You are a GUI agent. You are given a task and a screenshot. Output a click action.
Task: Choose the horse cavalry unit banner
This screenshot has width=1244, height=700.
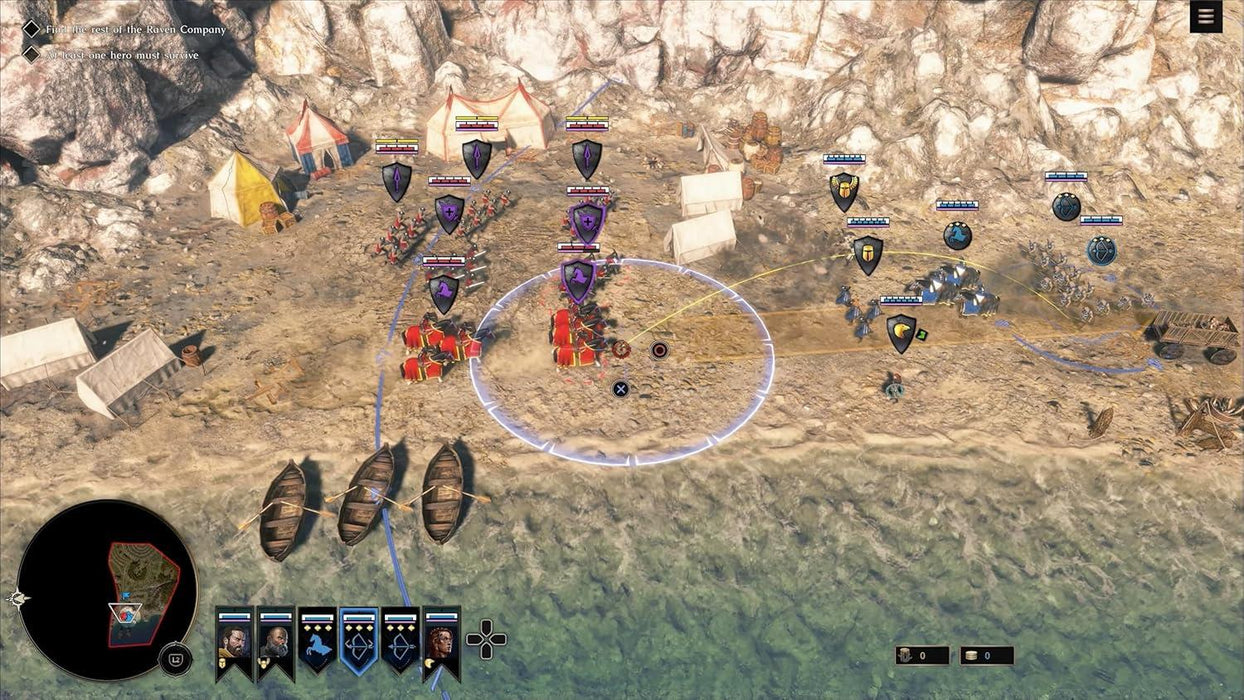click(x=317, y=642)
